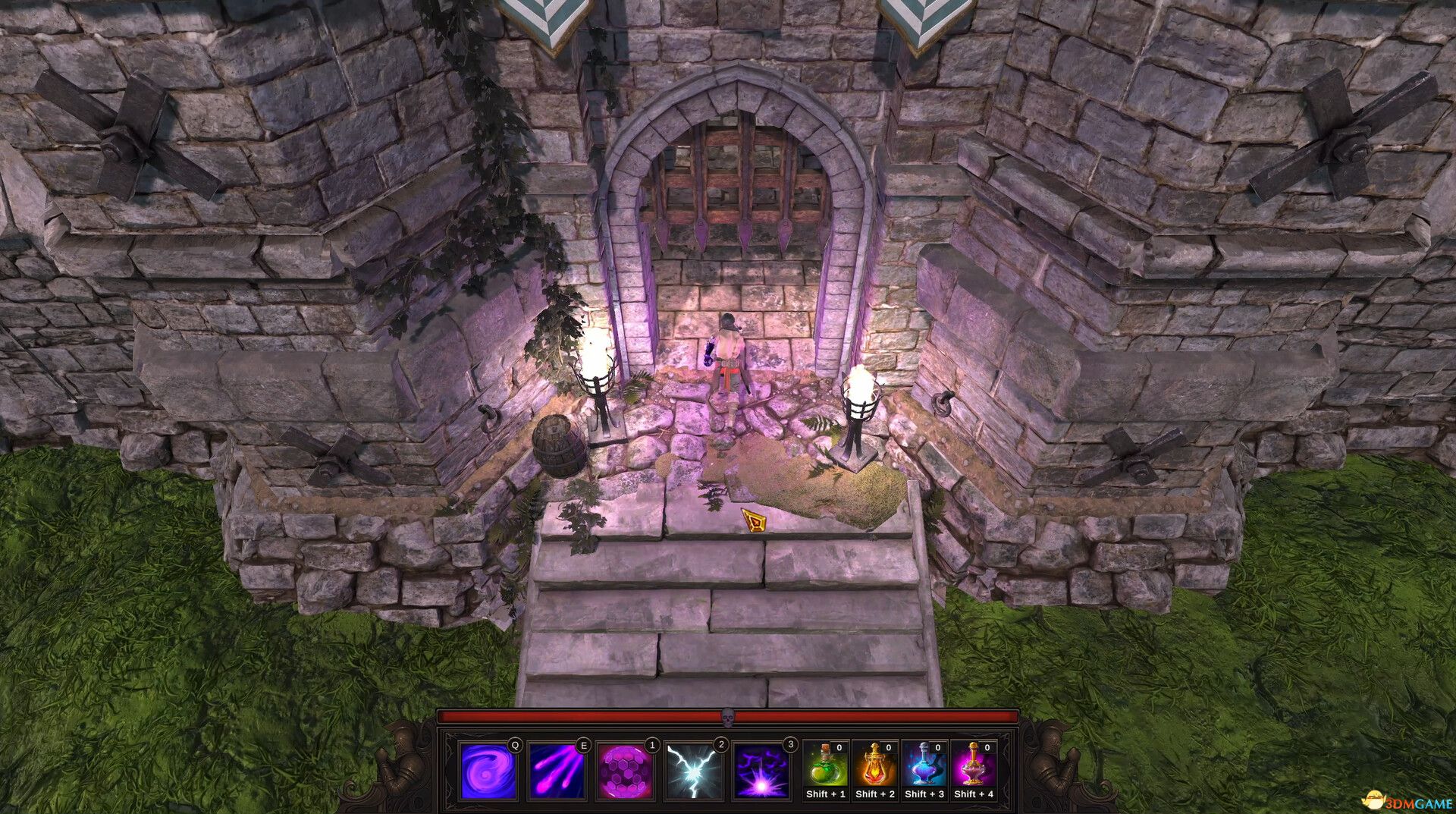Use the hexagonal magenta shield ability
This screenshot has height=814, width=1456.
click(x=625, y=771)
